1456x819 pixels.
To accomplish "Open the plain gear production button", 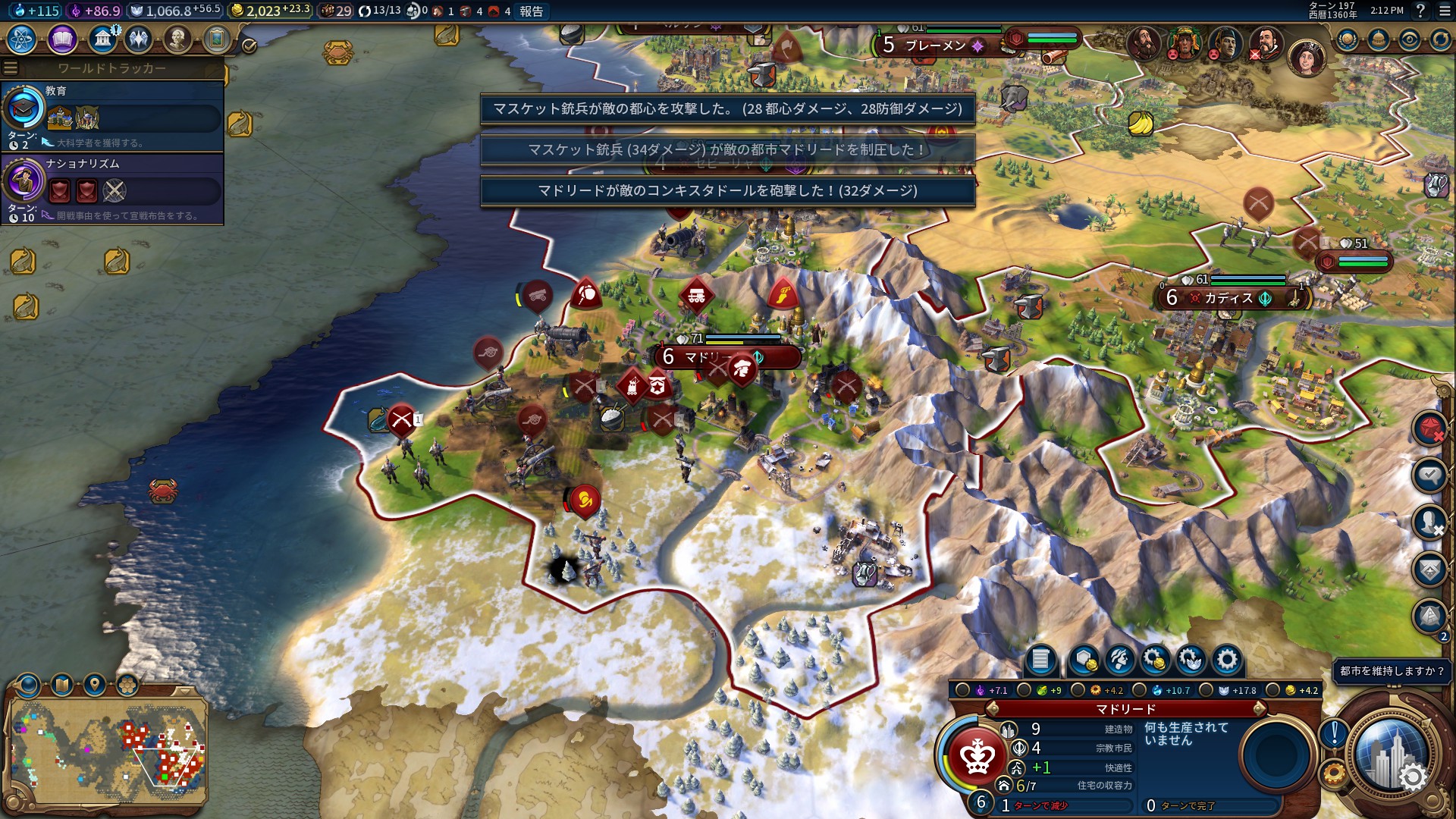I will (x=1226, y=660).
